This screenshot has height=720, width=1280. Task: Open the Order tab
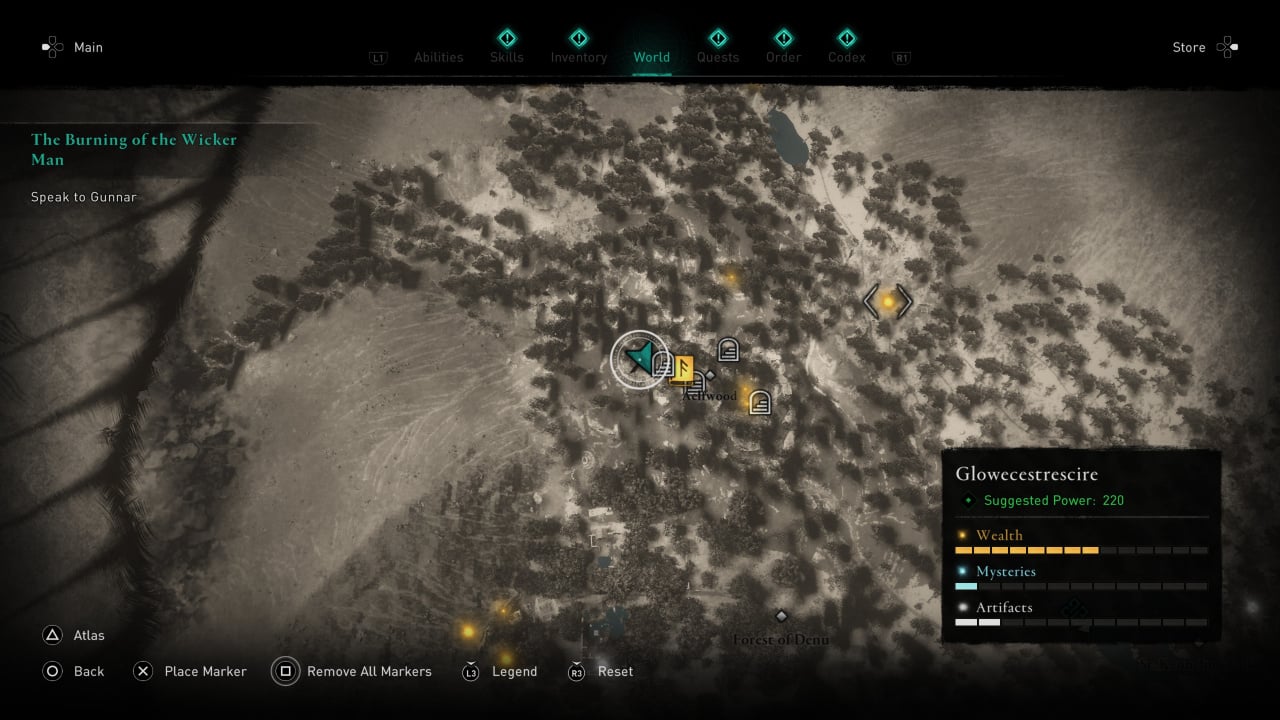[x=784, y=57]
